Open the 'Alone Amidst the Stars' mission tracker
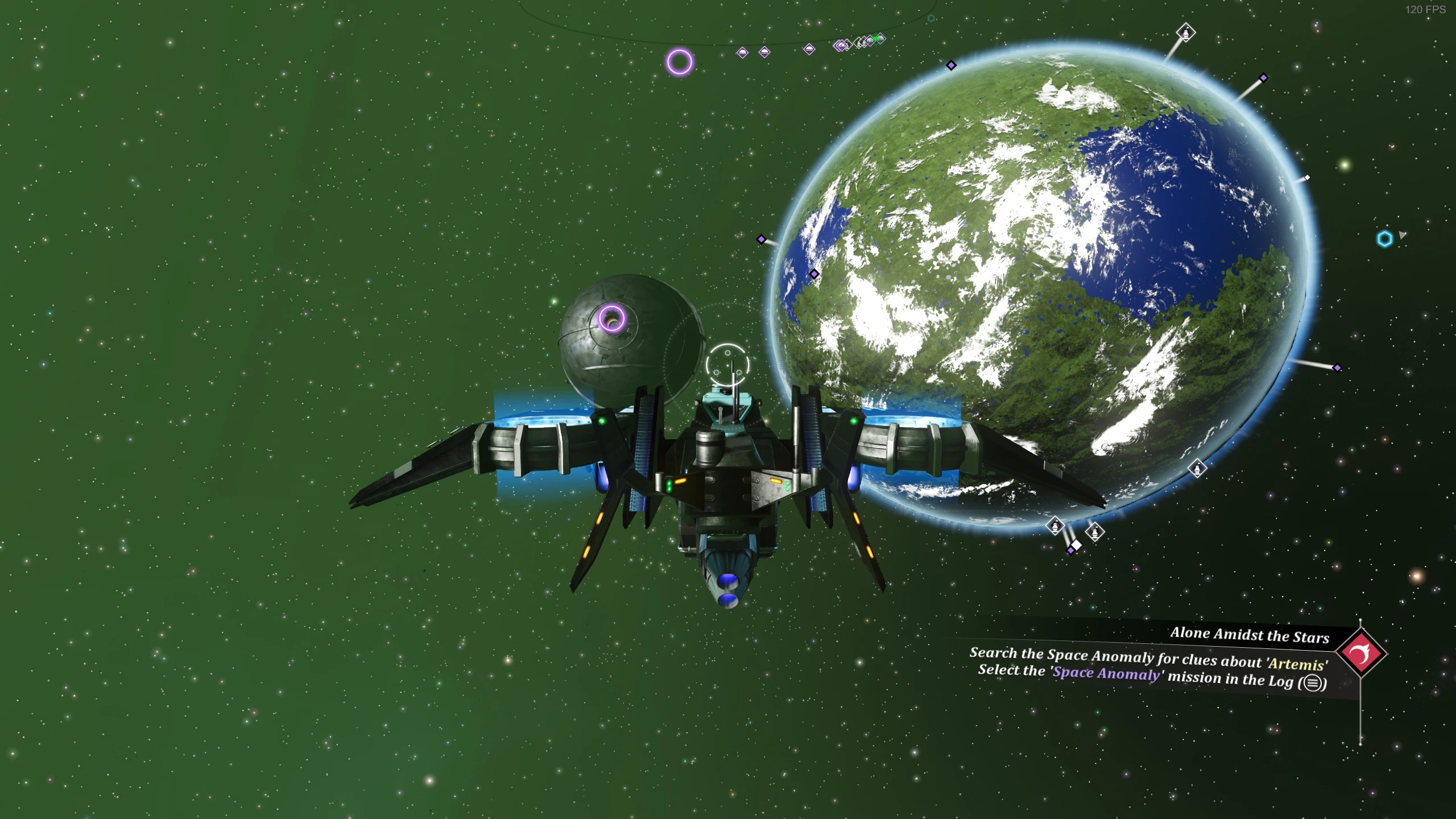The image size is (1456, 819). 1249,635
